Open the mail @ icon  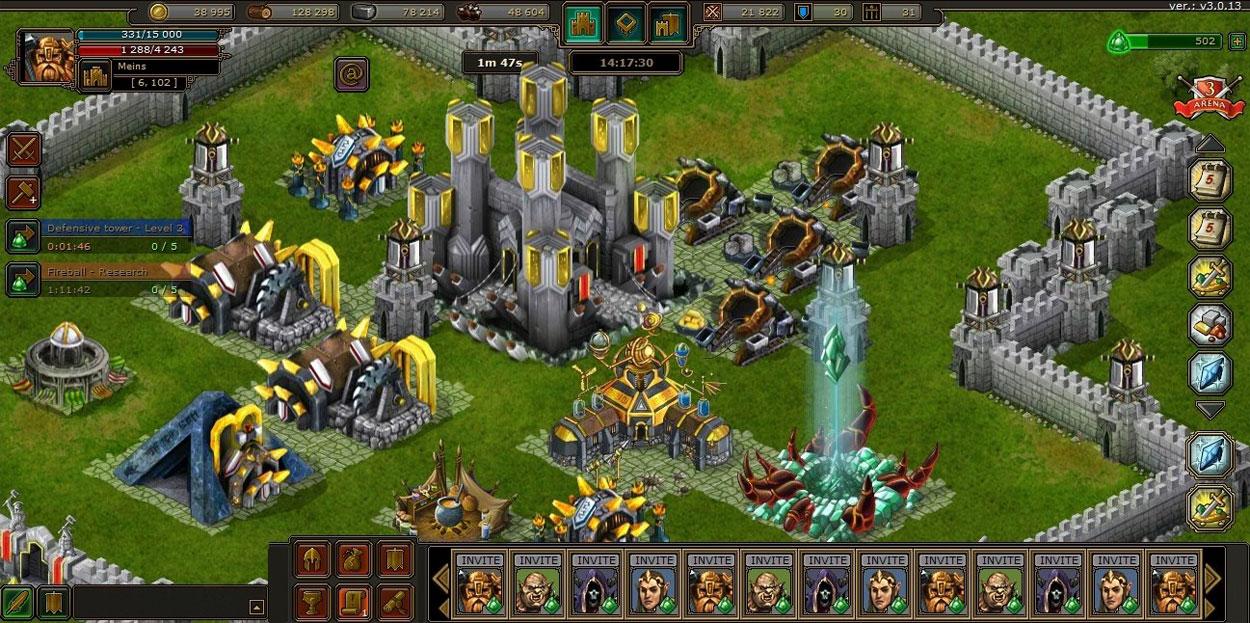pyautogui.click(x=351, y=73)
